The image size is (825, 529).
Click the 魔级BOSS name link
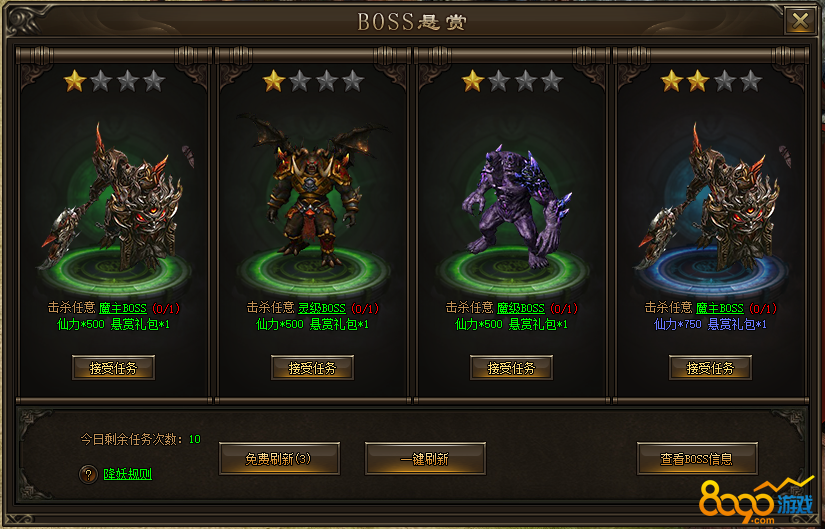520,308
